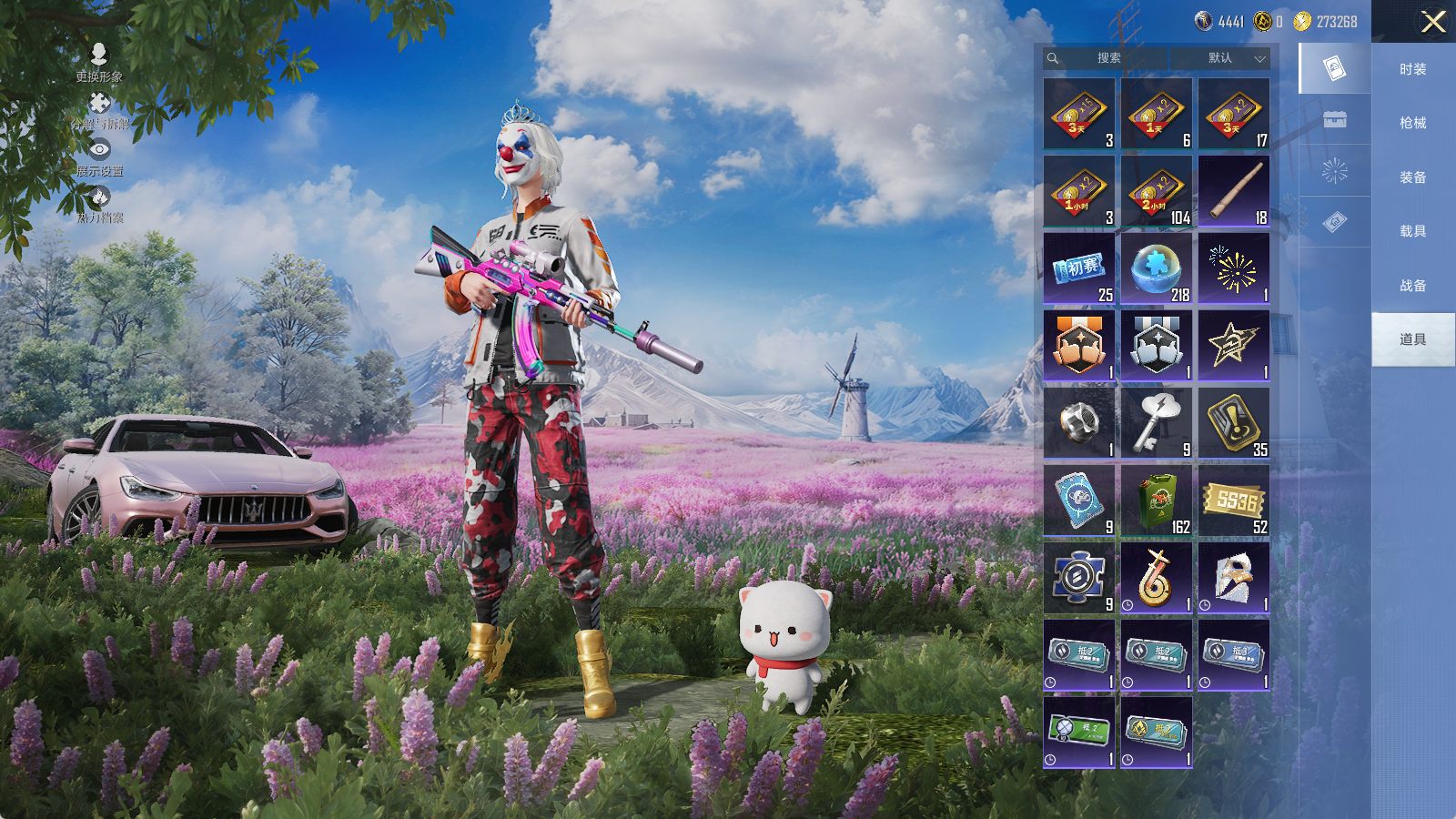Select the winged silver key item
Image resolution: width=1456 pixels, height=819 pixels.
(x=1157, y=423)
